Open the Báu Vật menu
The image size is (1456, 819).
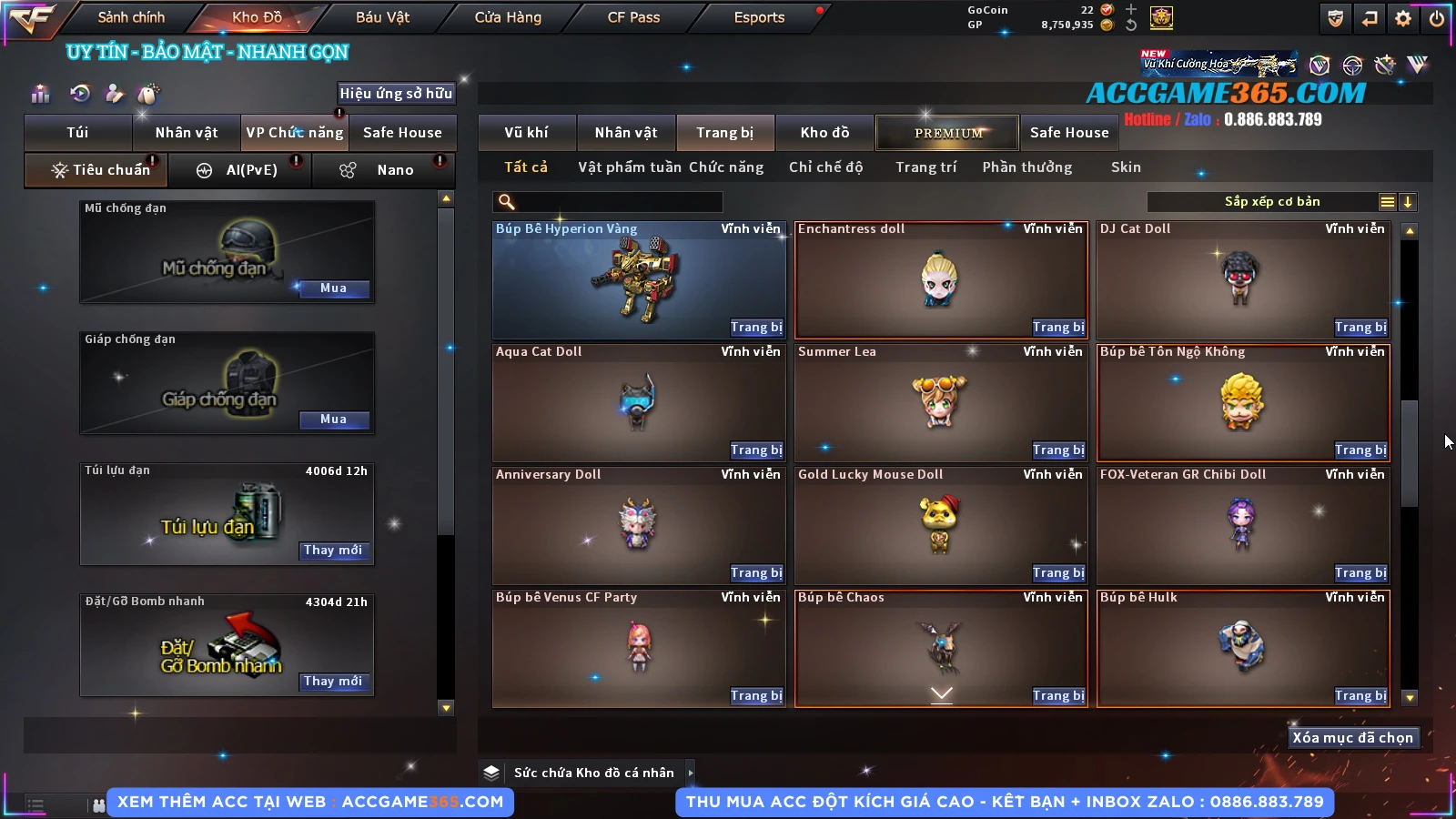tap(382, 17)
